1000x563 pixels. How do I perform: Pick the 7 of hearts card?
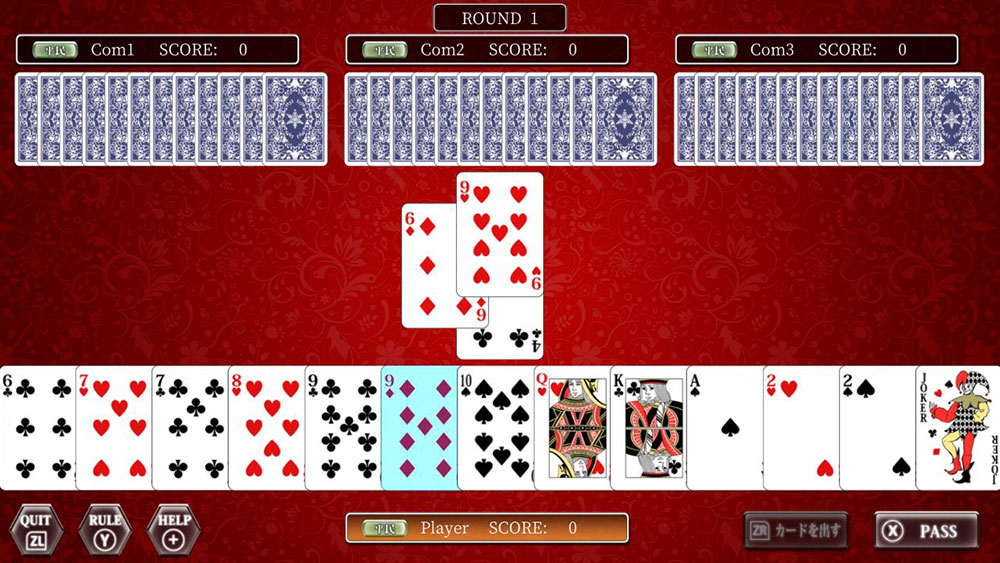tap(114, 428)
